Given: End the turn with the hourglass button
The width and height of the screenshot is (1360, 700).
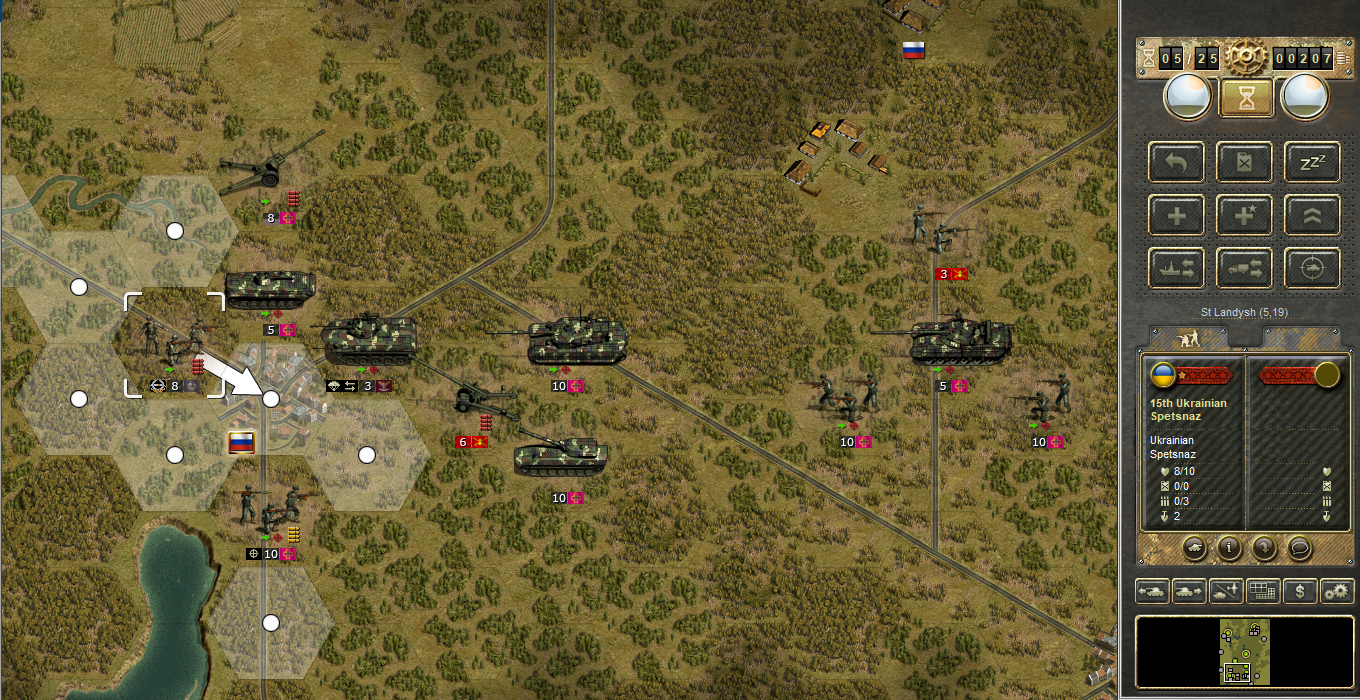Looking at the screenshot, I should (1244, 97).
